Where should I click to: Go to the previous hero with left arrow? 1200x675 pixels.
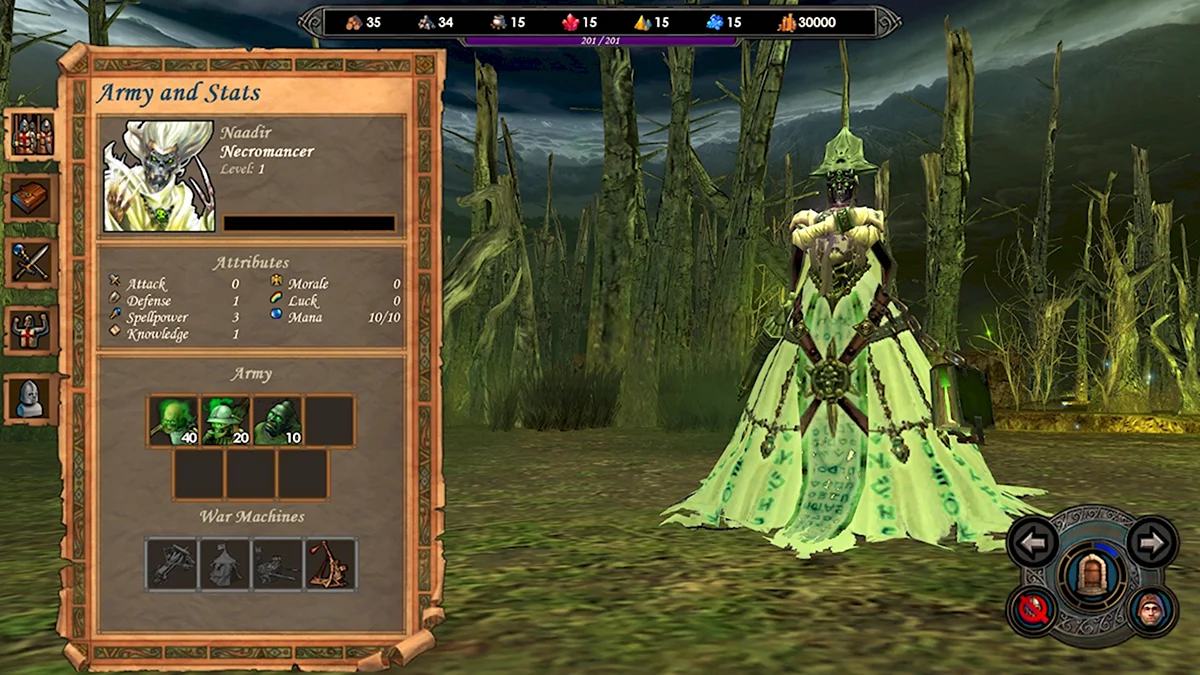tap(1033, 543)
